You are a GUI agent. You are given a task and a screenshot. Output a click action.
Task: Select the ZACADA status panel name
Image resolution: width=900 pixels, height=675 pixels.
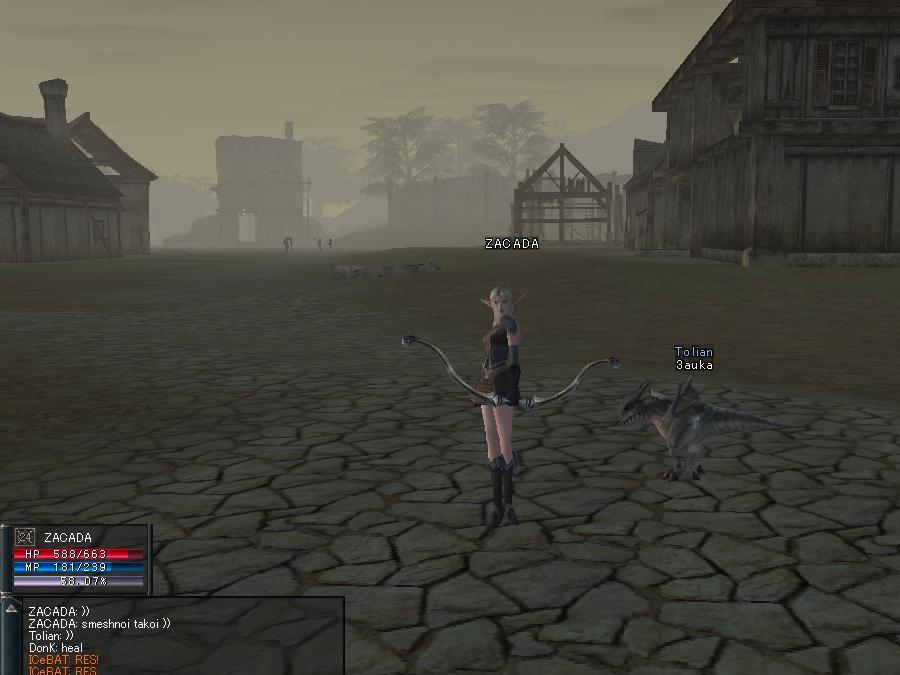click(x=68, y=538)
